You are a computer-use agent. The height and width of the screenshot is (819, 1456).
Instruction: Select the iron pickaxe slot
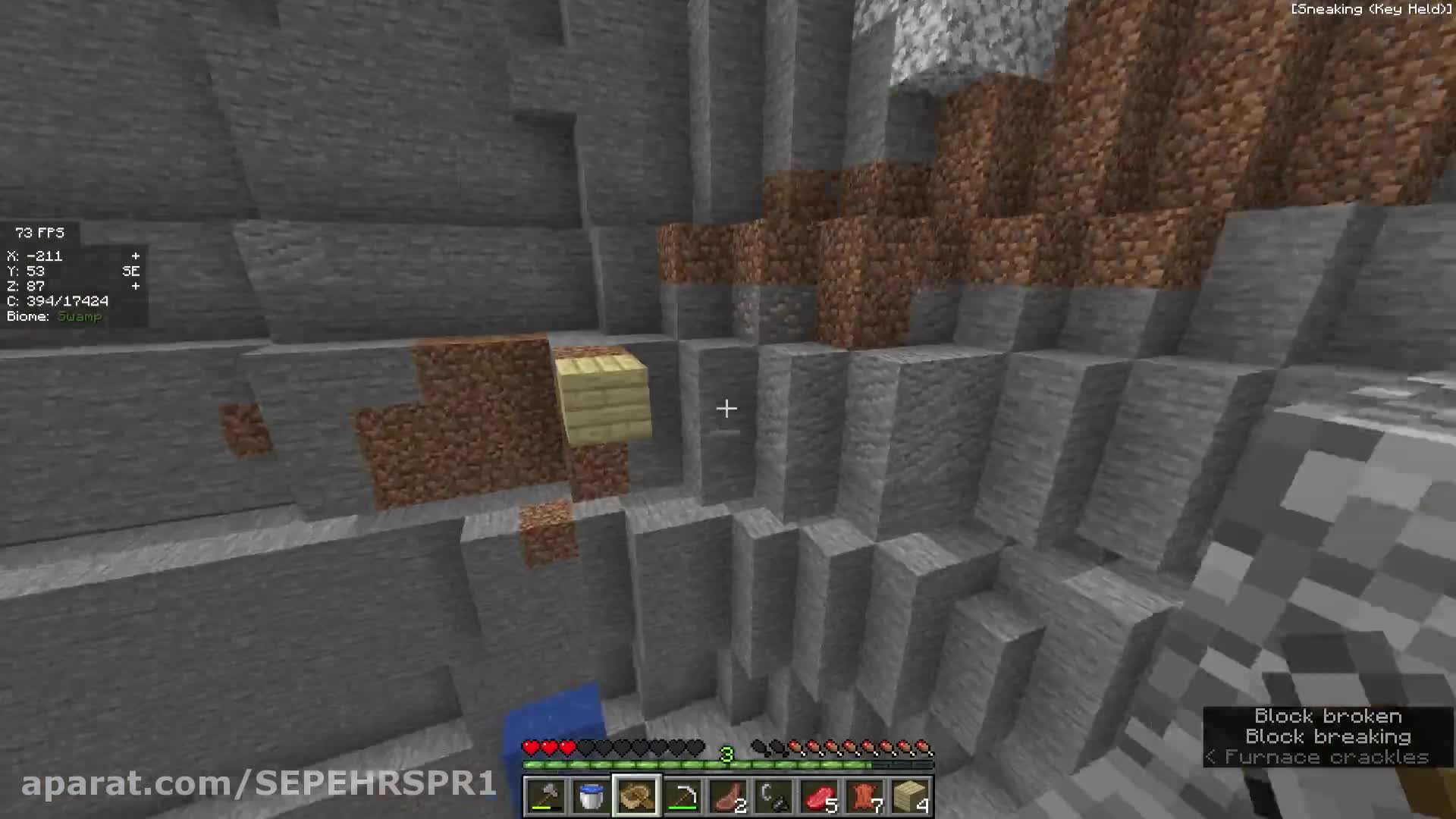(x=682, y=796)
